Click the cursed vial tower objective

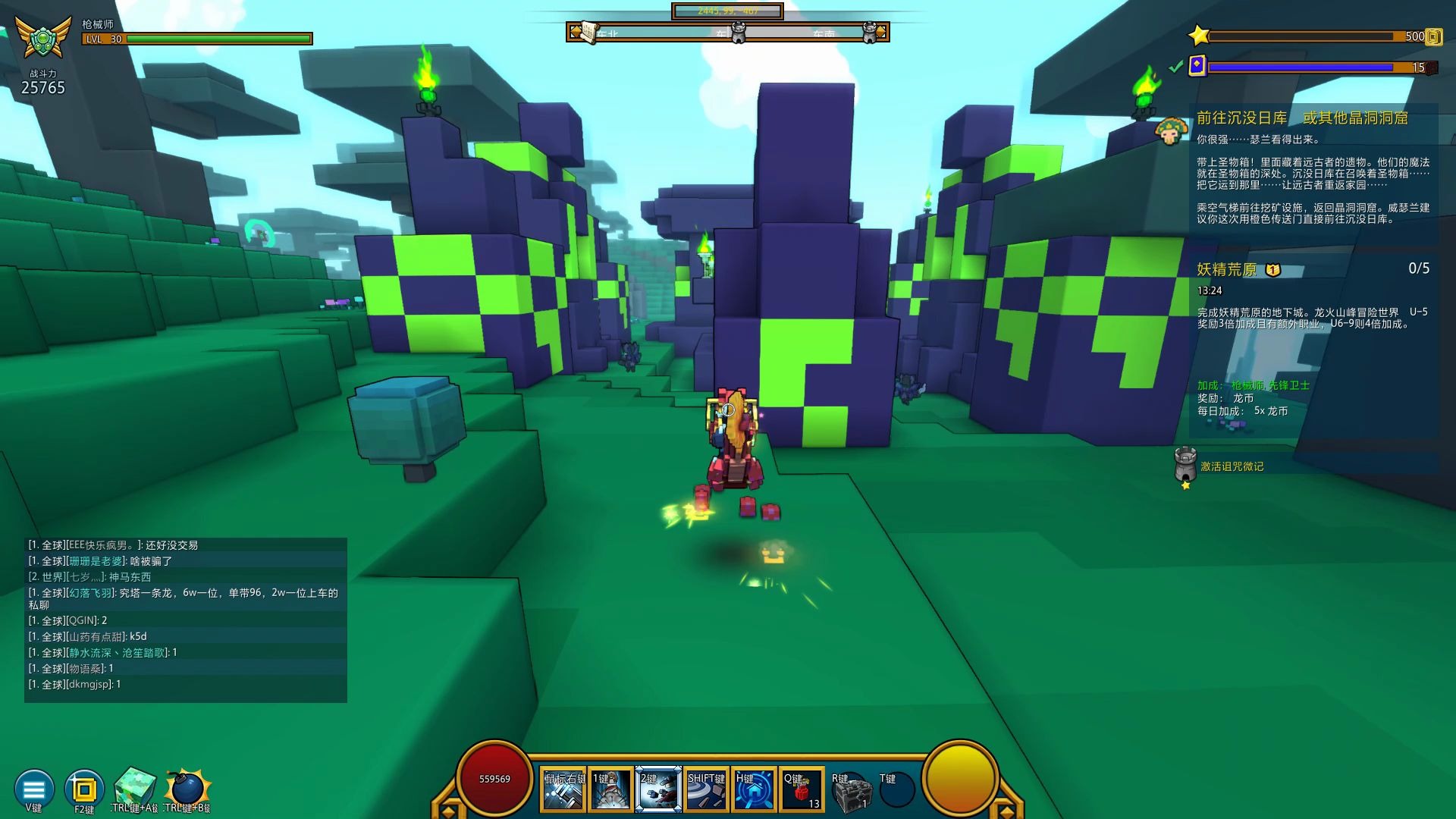pos(1232,466)
